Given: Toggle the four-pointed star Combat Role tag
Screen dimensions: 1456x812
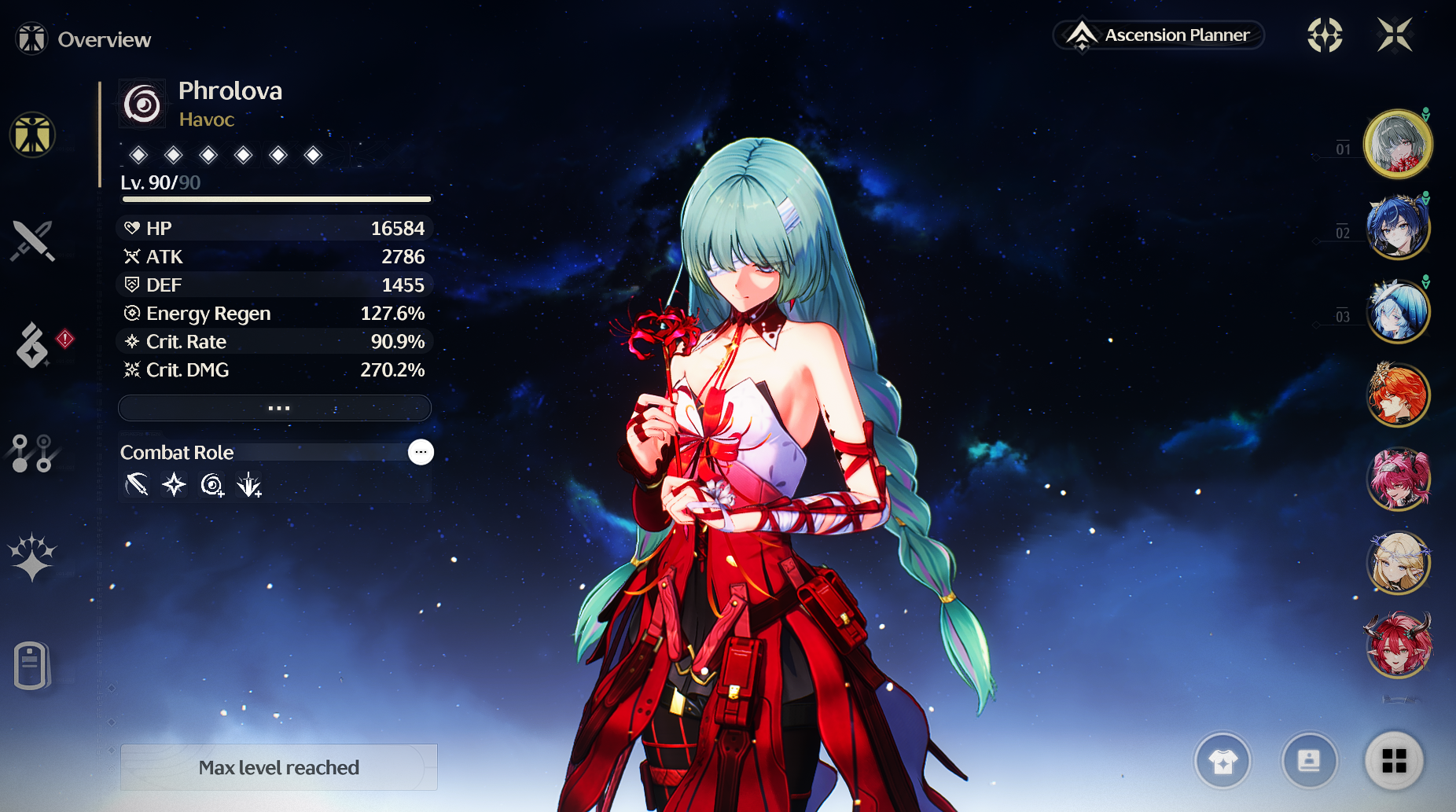Looking at the screenshot, I should (174, 485).
